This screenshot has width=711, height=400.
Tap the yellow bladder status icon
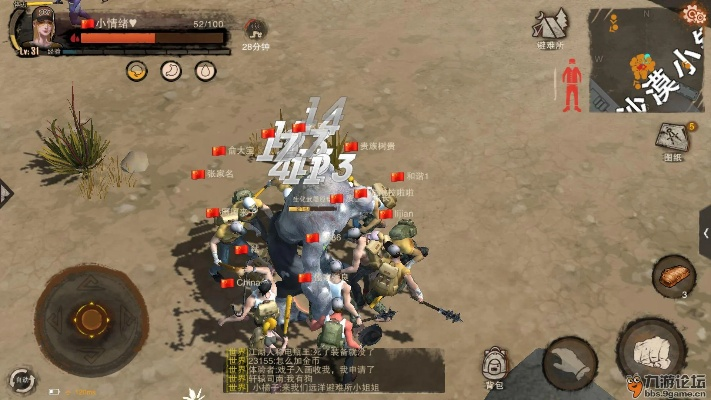click(x=137, y=71)
